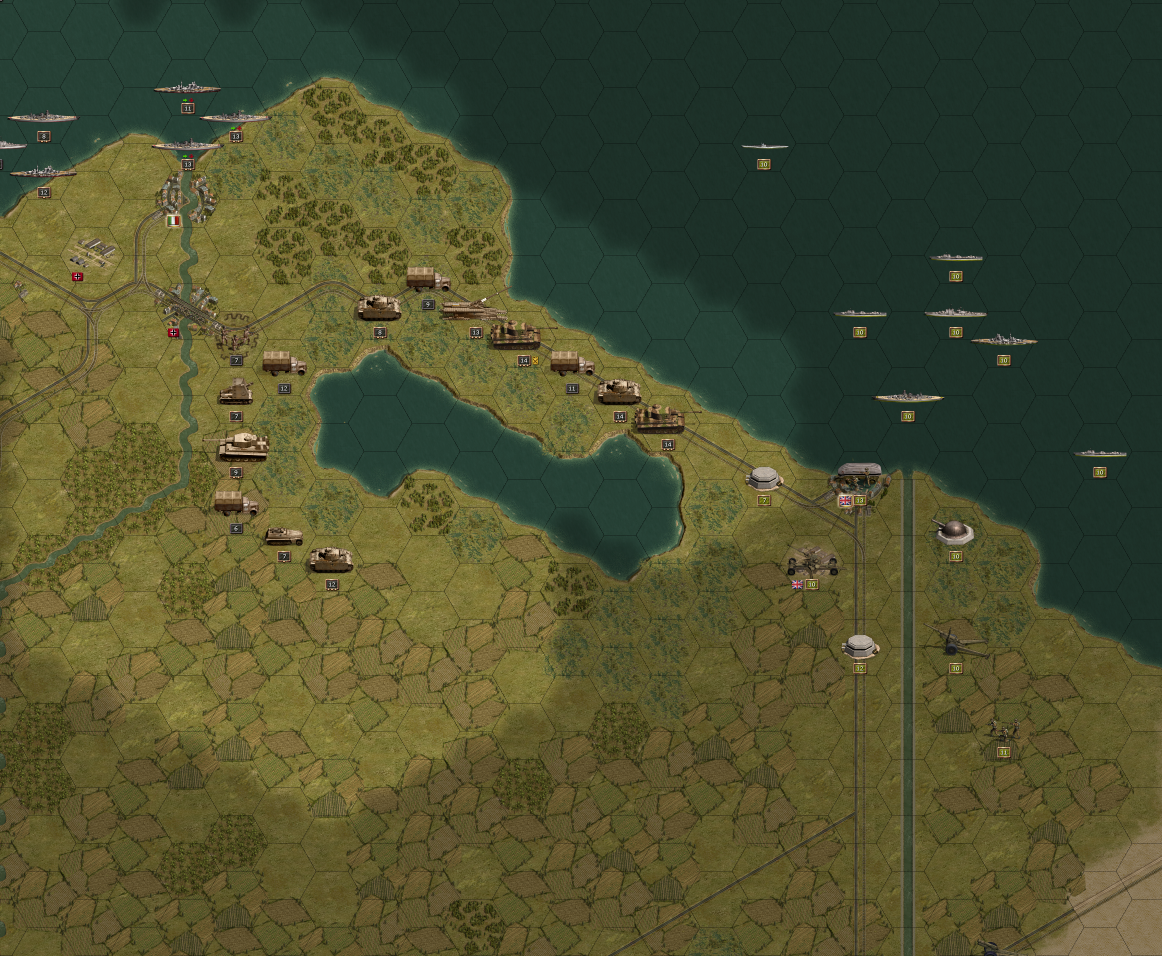Viewport: 1162px width, 956px height.
Task: Select the battleship with strength 8
Action: (42, 119)
